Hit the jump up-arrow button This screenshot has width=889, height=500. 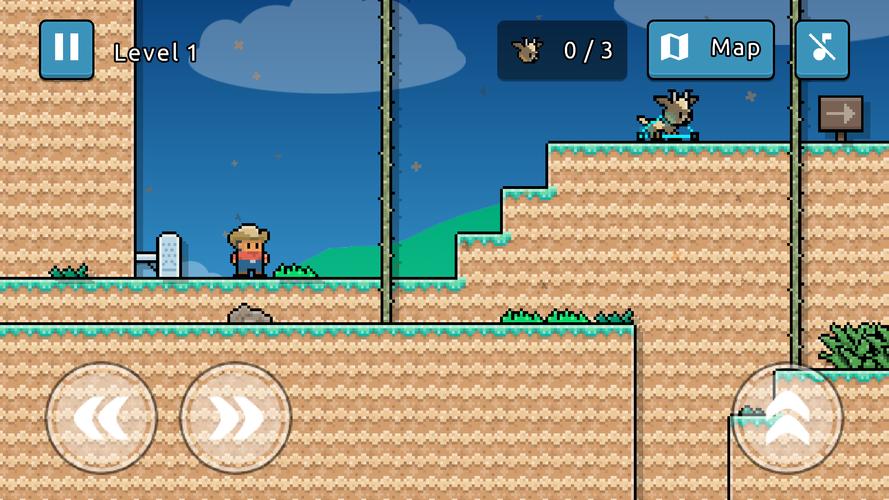click(x=787, y=417)
